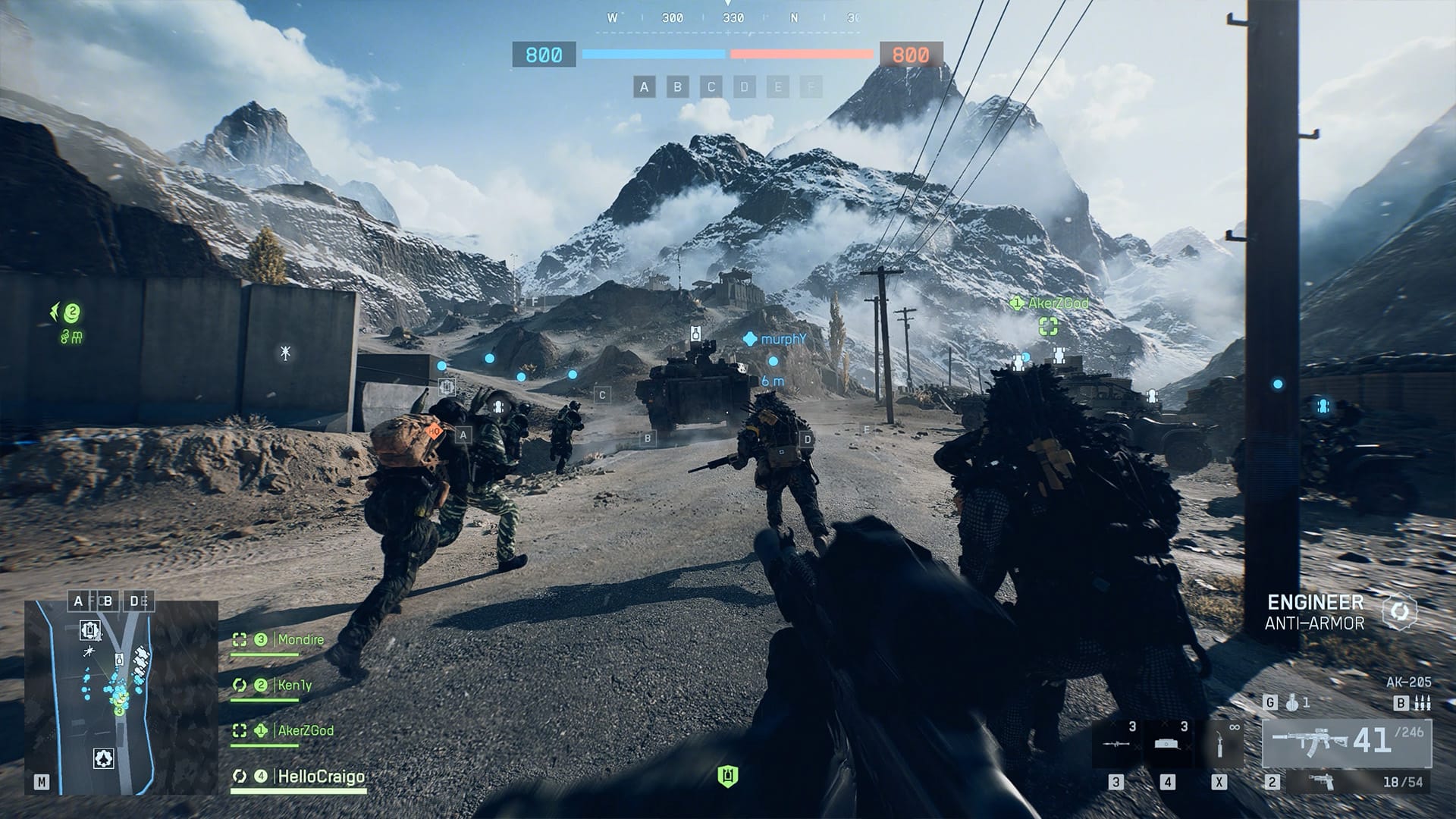Select squad member AkerZGod in the squad list
The height and width of the screenshot is (819, 1456).
click(x=305, y=731)
